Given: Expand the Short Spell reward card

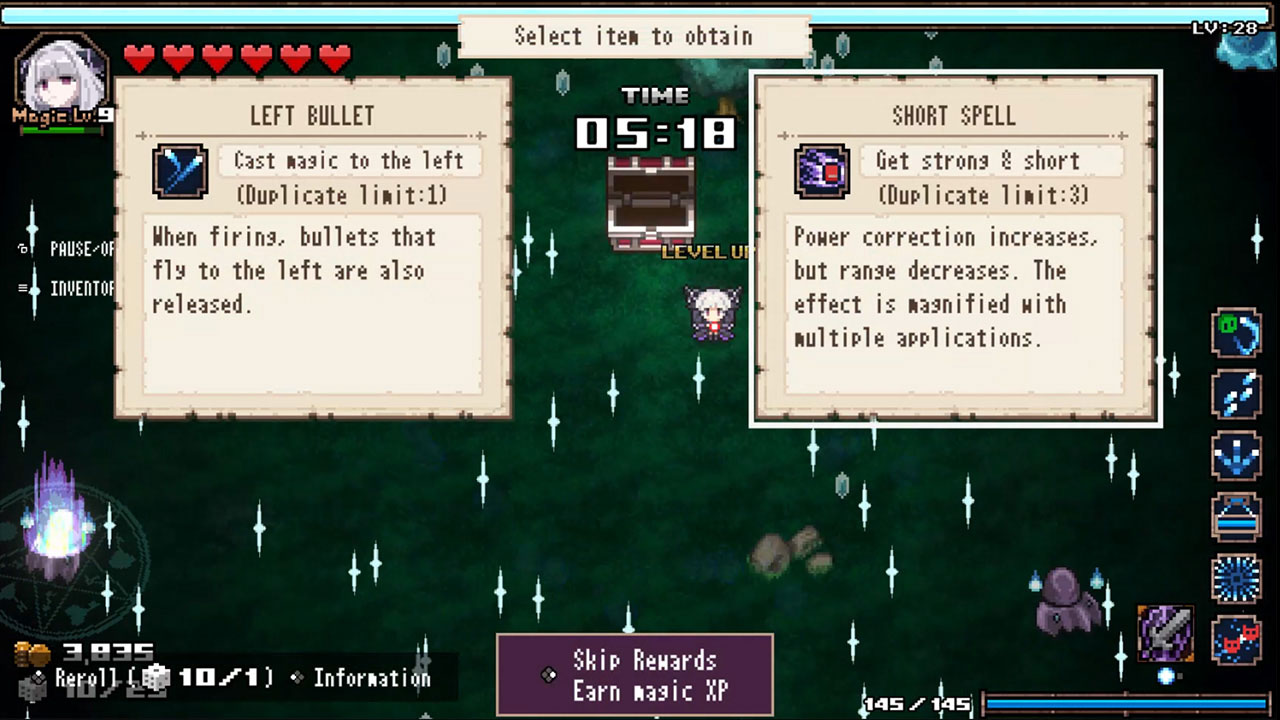Looking at the screenshot, I should 955,248.
